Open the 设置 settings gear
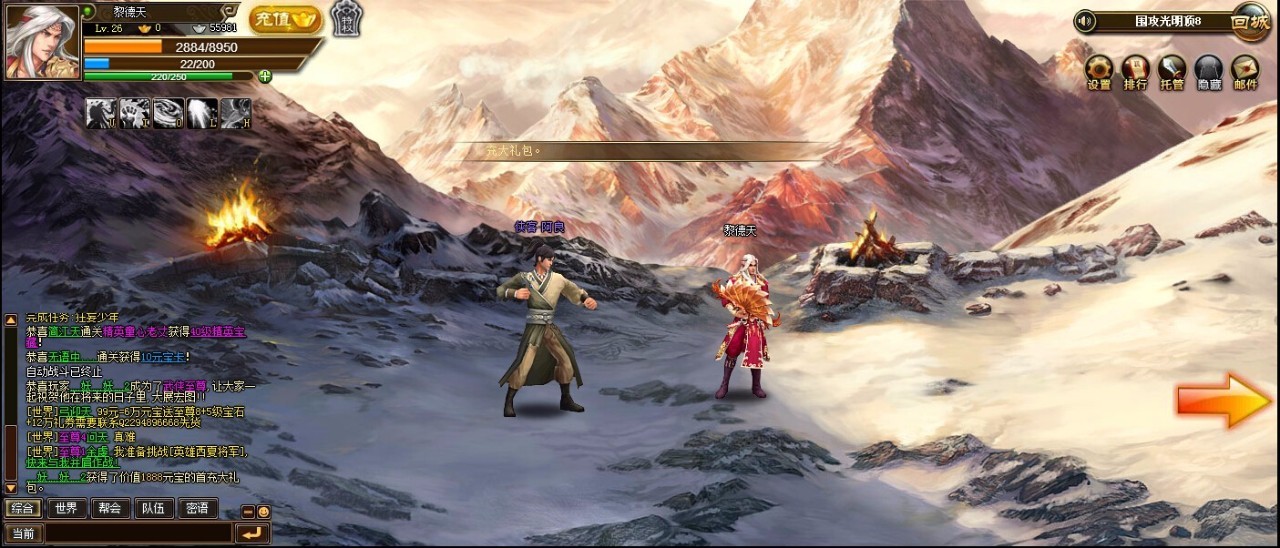Screen dimensions: 1280x548 (x=1100, y=71)
